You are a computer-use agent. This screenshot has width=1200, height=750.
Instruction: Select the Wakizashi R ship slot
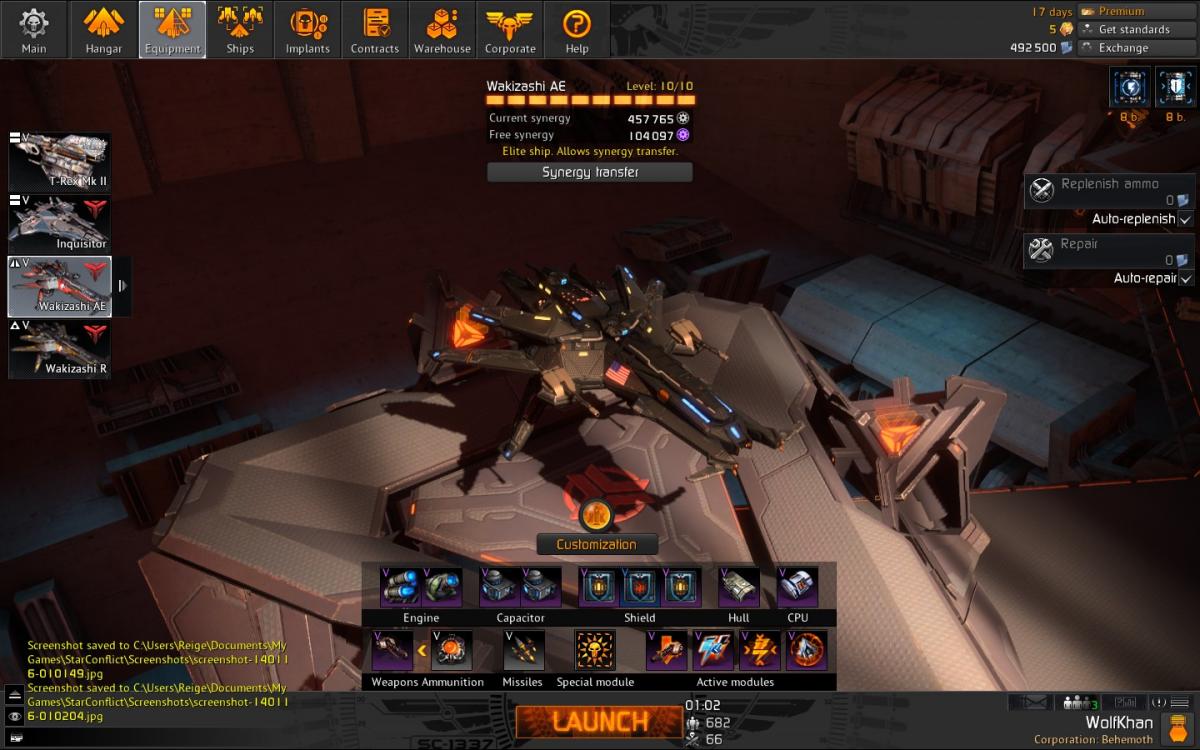(x=60, y=348)
